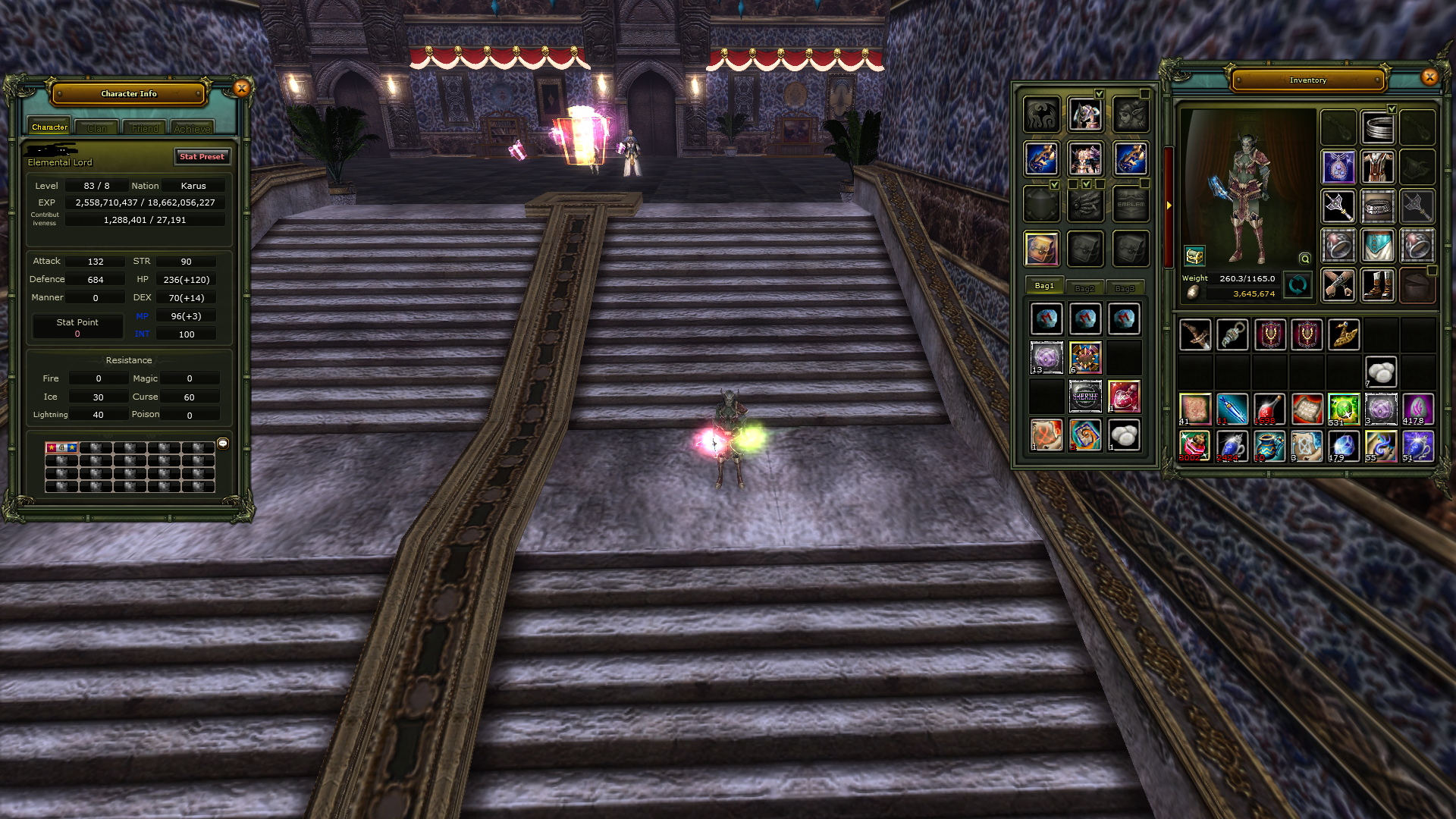Image resolution: width=1456 pixels, height=819 pixels.
Task: Select the orange bag icon in the cosmetic slot panel
Action: click(x=1042, y=250)
